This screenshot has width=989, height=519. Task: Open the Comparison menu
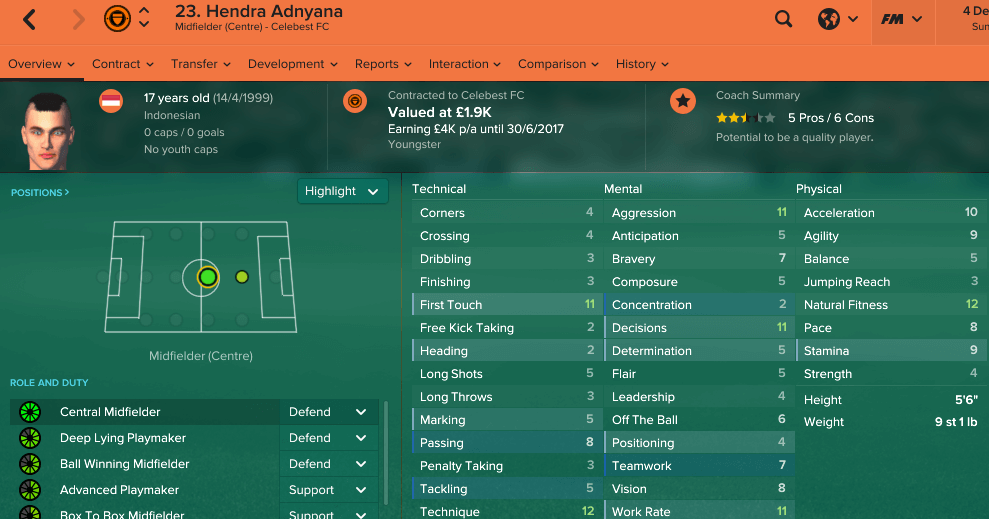coord(558,64)
